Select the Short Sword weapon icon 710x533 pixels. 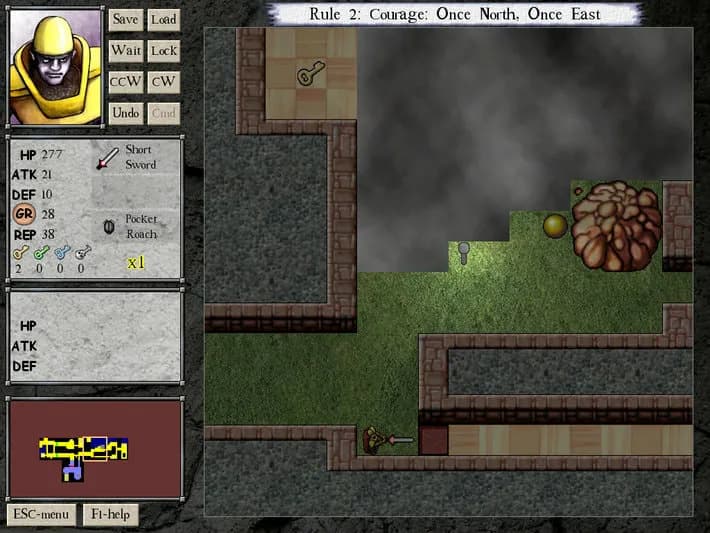click(107, 157)
